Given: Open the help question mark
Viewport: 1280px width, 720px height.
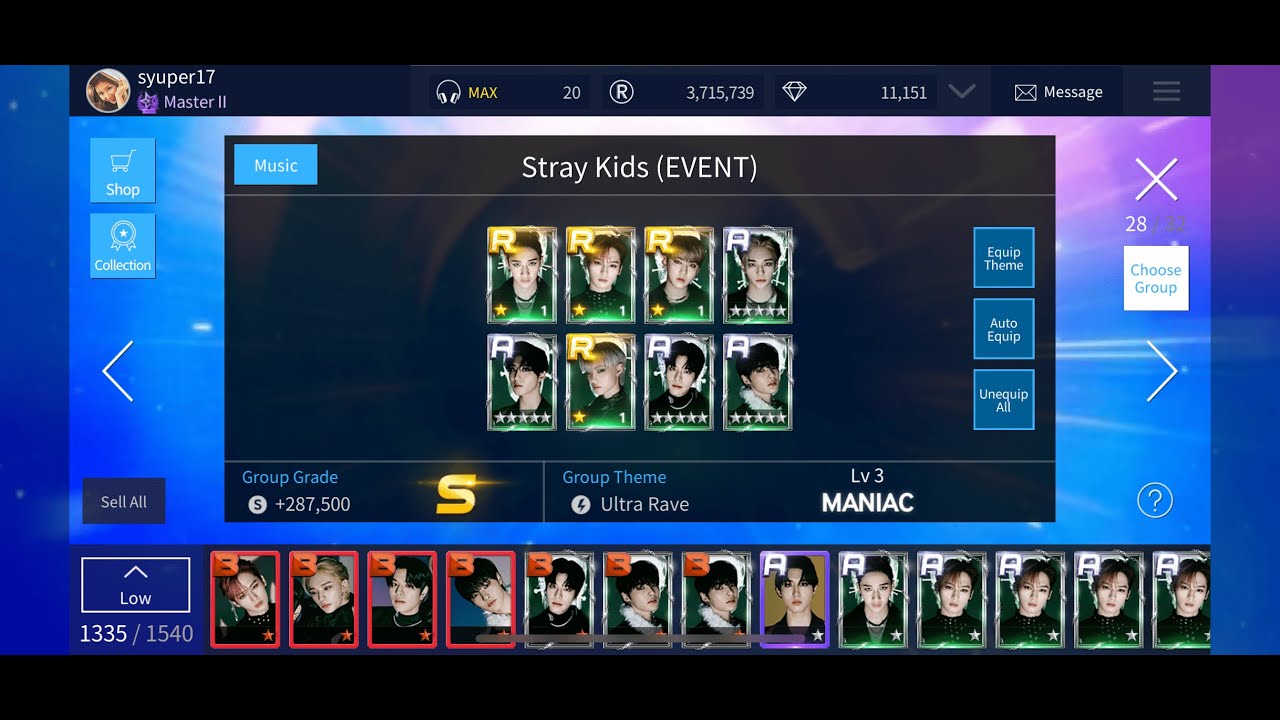Looking at the screenshot, I should coord(1155,499).
